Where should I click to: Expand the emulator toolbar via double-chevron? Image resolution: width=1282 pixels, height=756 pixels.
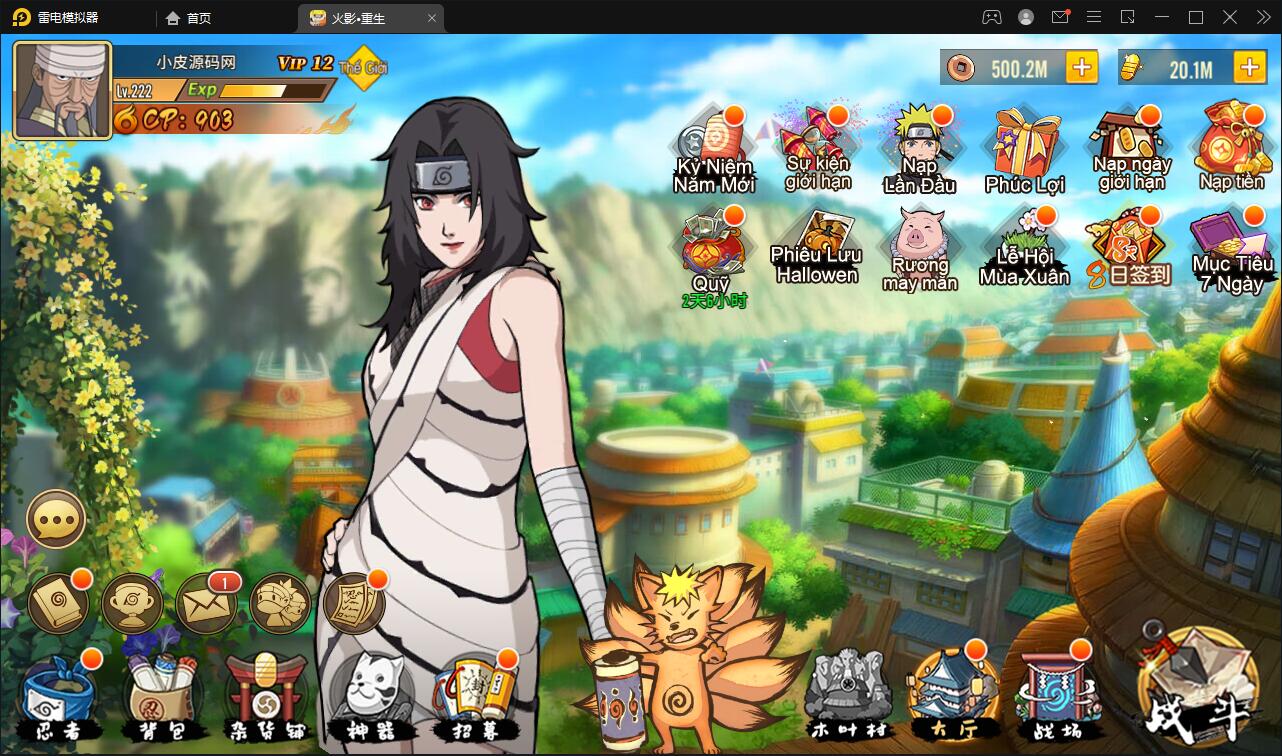point(1262,17)
